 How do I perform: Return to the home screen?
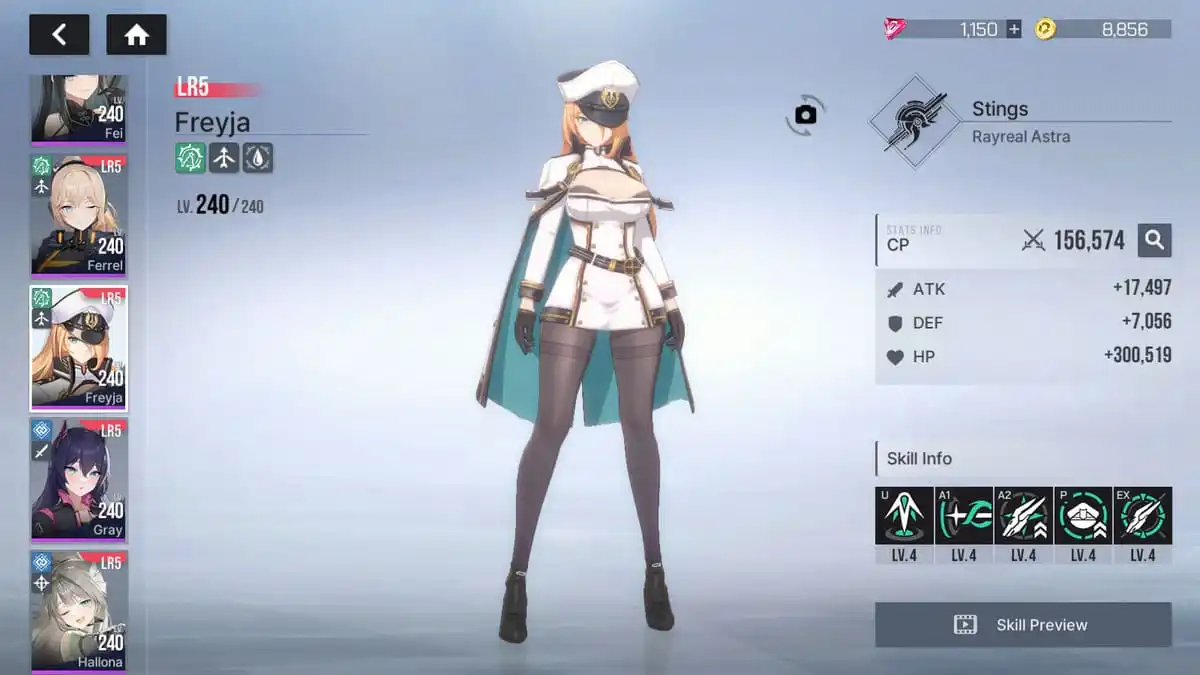136,35
